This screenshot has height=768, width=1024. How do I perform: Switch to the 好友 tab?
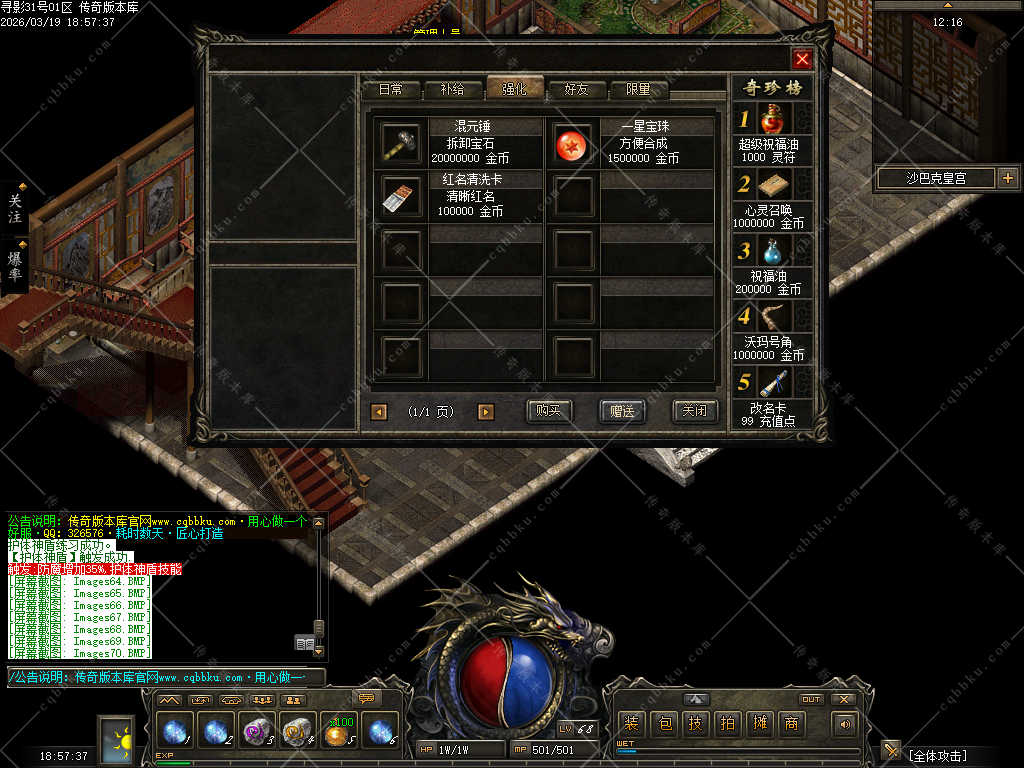(577, 89)
